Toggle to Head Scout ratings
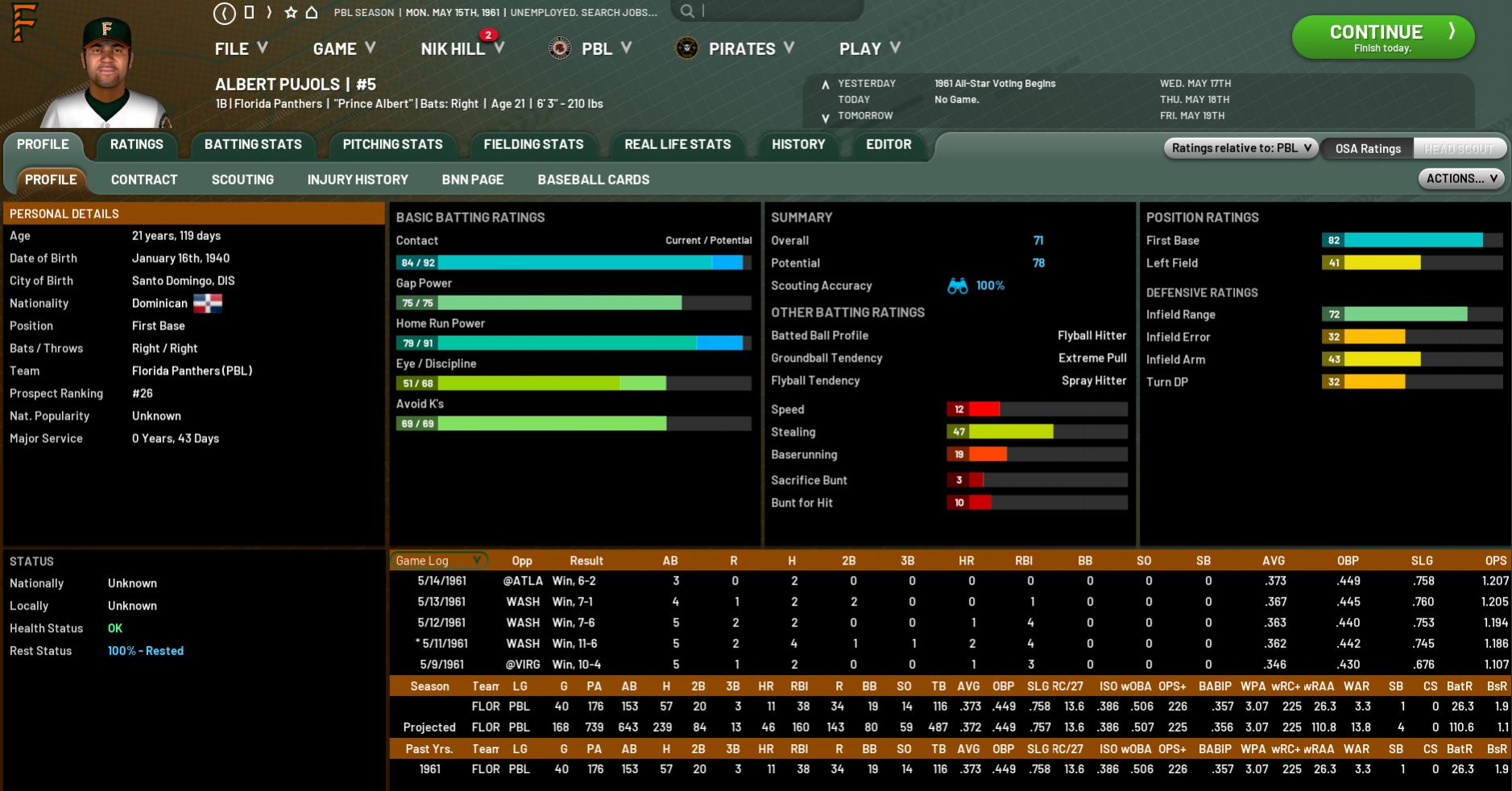This screenshot has height=791, width=1512. point(1458,148)
